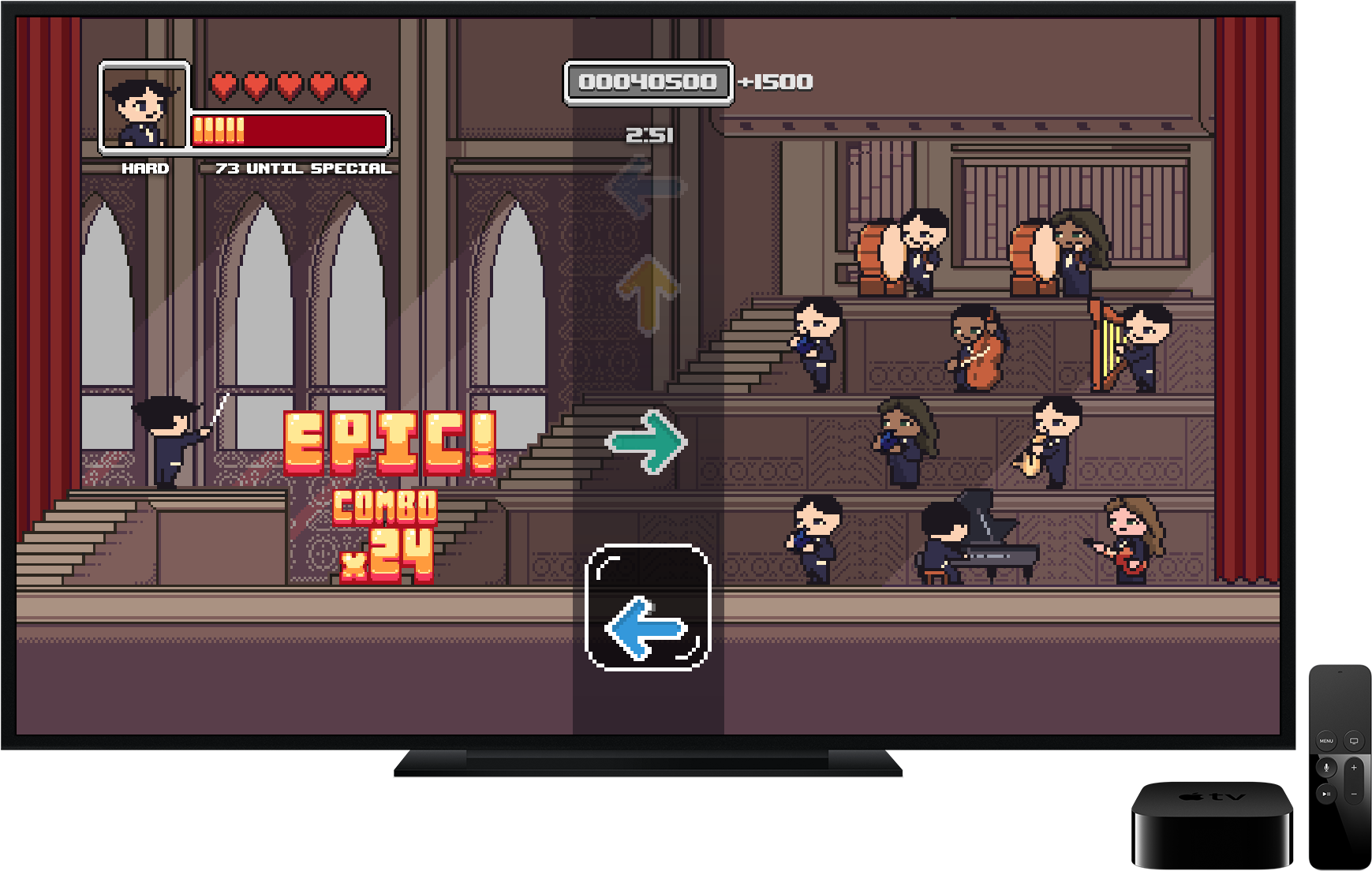
Task: Click the HARD difficulty label
Action: pos(145,168)
